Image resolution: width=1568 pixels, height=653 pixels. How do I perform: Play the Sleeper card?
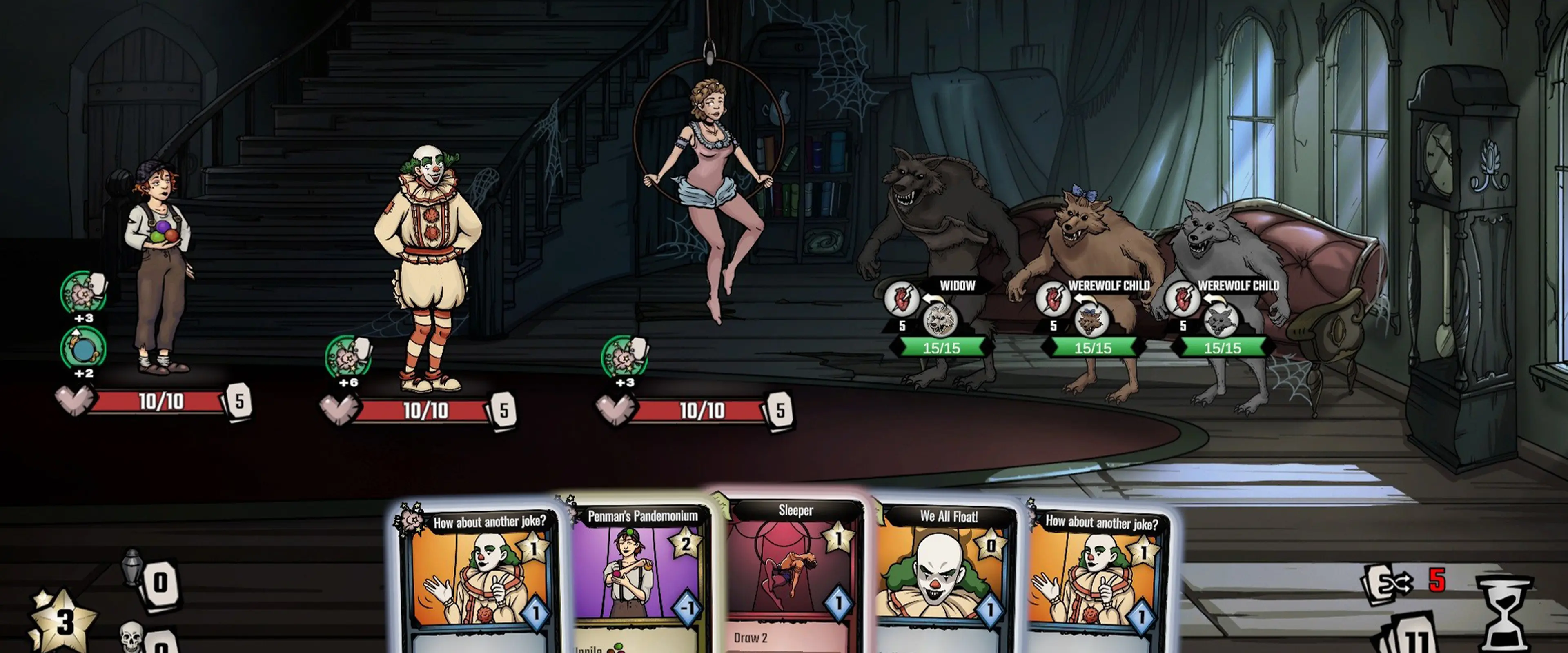click(794, 572)
